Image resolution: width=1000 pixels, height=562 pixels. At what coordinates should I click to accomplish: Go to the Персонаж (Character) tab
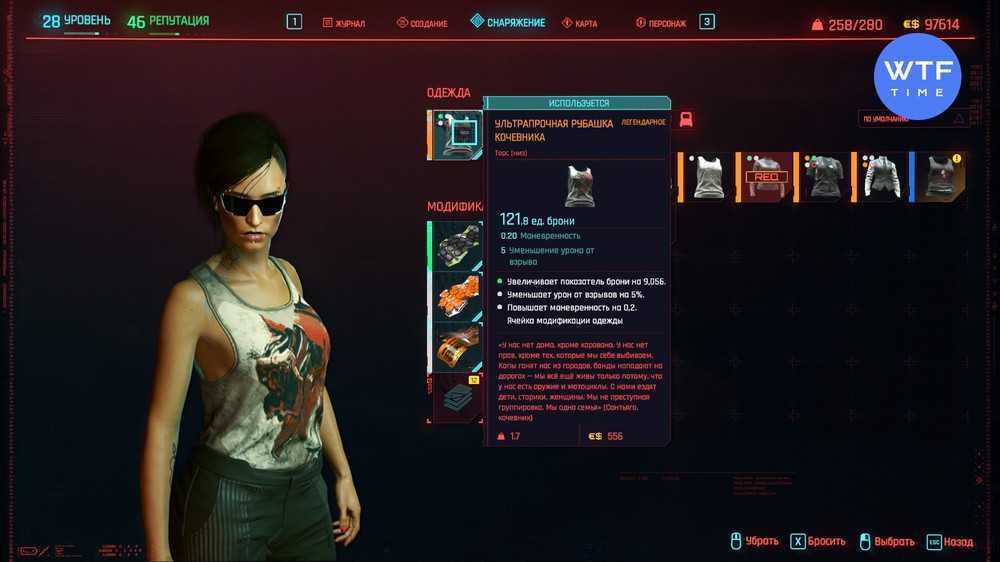661,23
